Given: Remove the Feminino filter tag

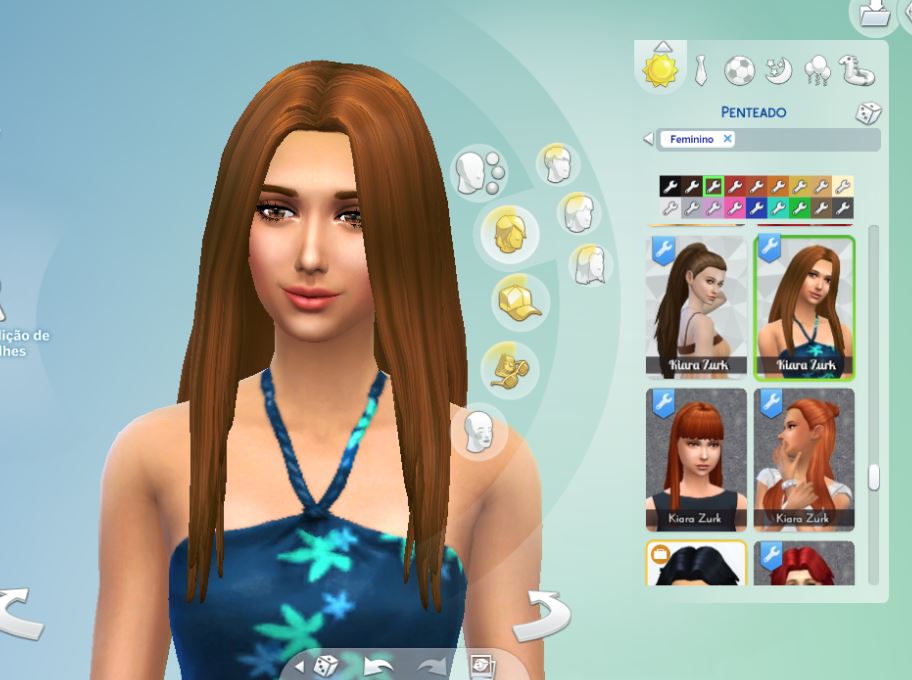Looking at the screenshot, I should coord(728,139).
